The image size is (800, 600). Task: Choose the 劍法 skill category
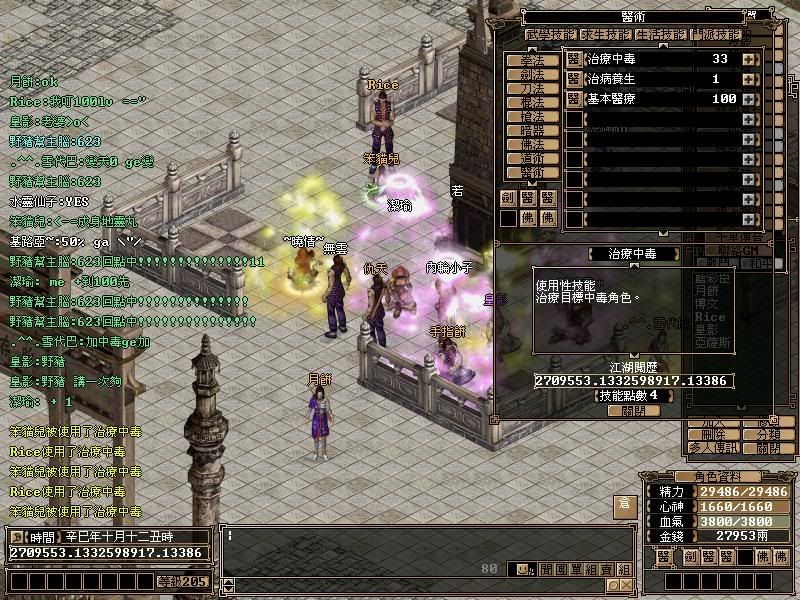pos(533,74)
